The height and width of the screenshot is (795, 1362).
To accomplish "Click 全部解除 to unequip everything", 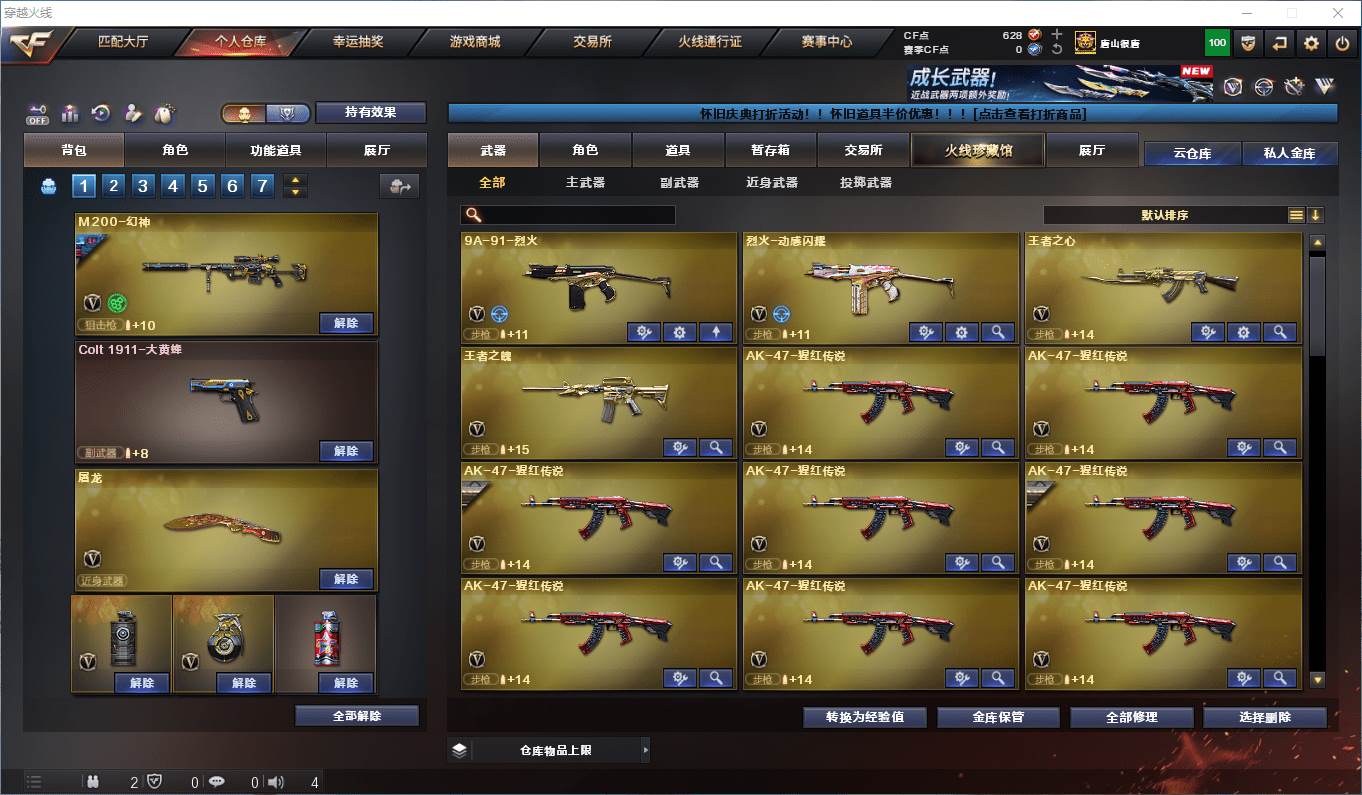I will point(357,716).
